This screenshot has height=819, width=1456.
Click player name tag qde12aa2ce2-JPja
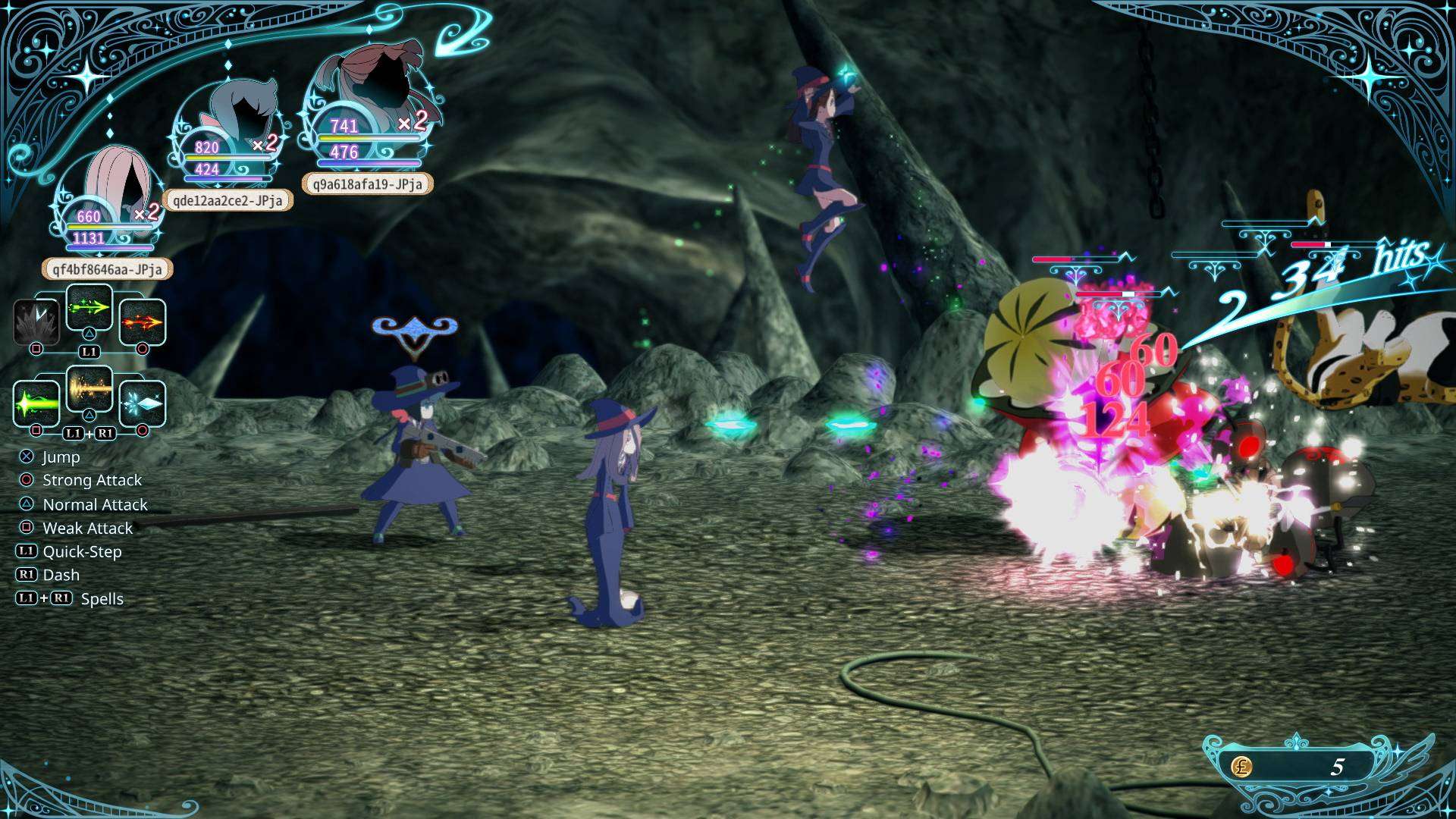pos(227,200)
